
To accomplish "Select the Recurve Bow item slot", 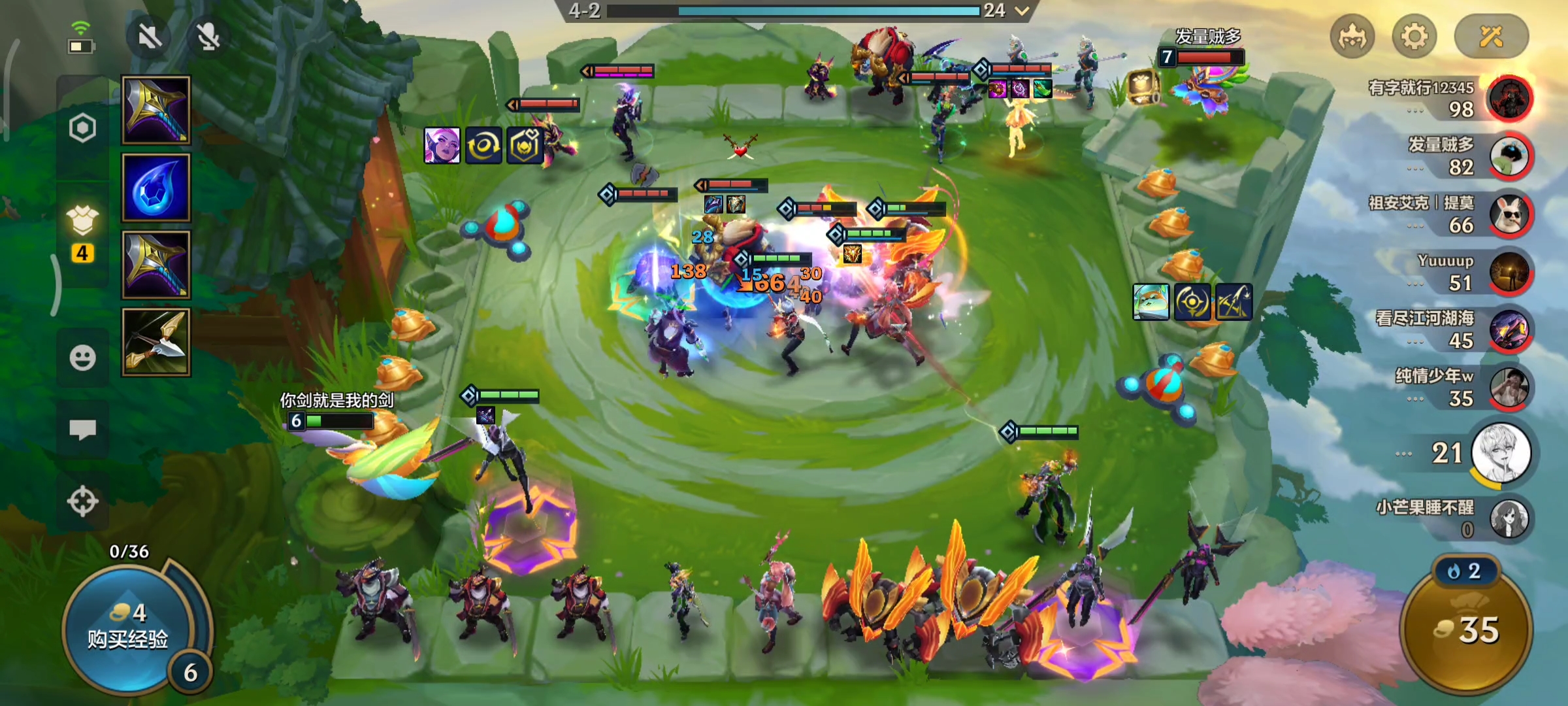I will [156, 342].
